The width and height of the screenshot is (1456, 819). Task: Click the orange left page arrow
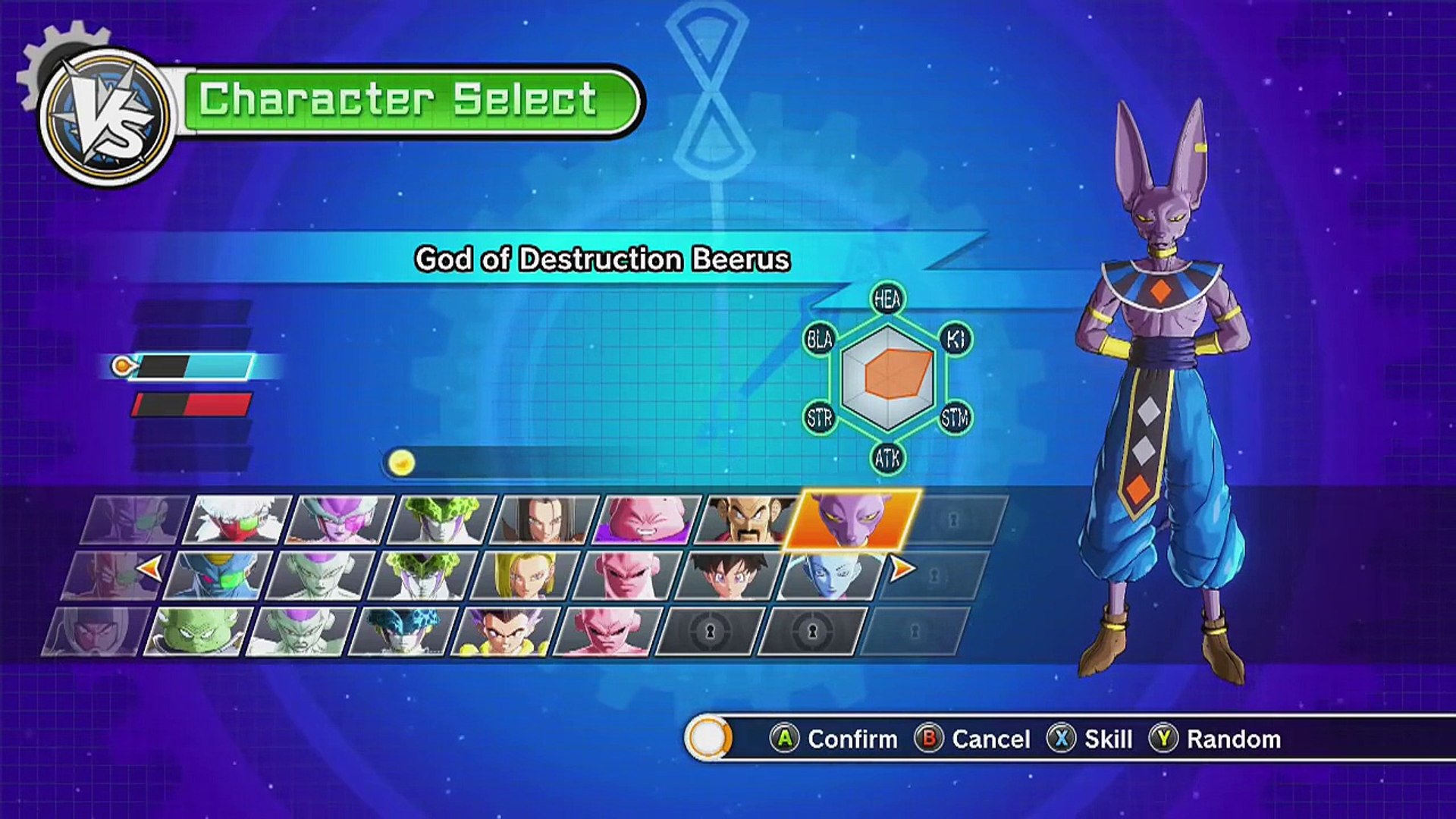point(150,567)
